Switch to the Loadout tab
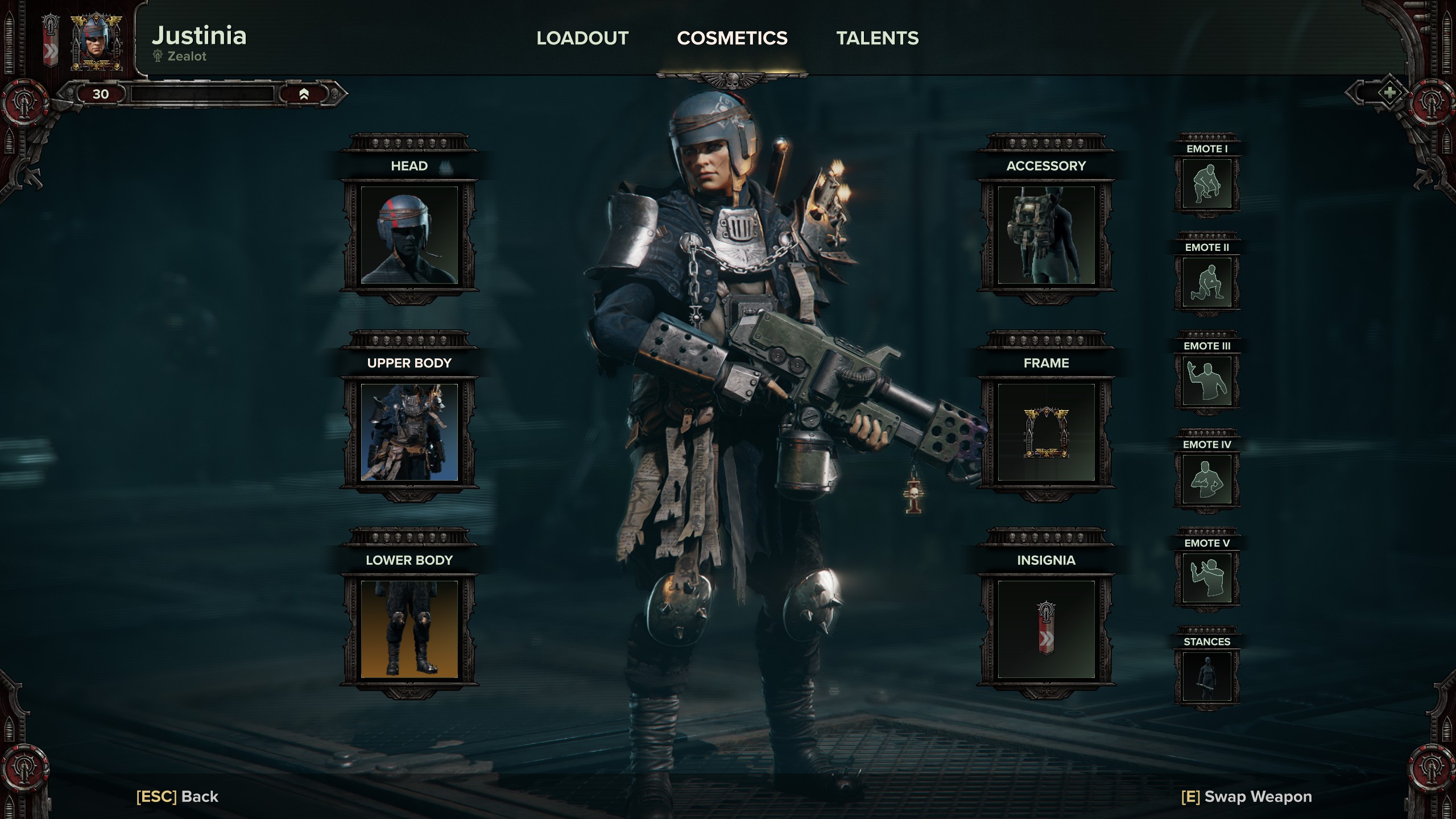 click(x=582, y=38)
